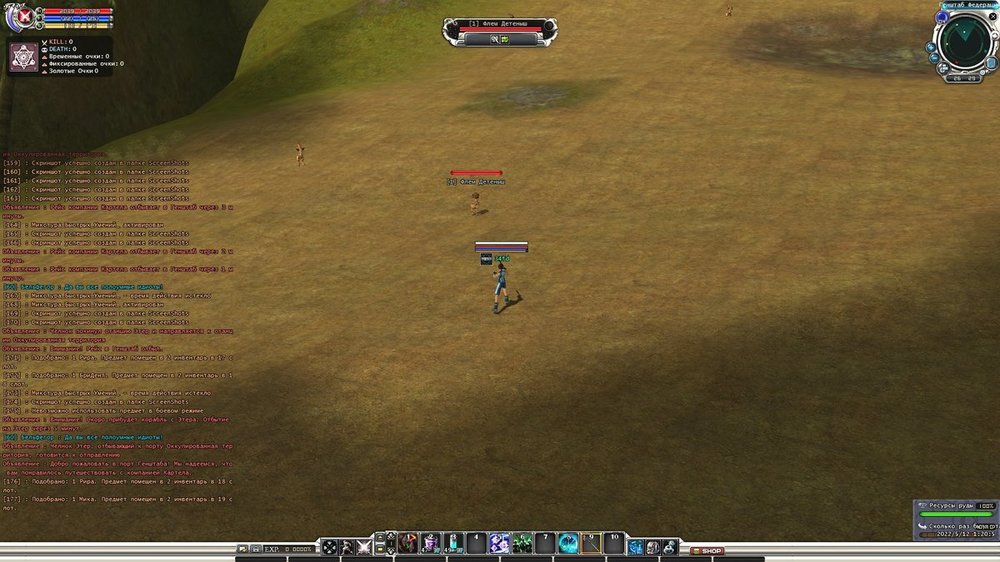1000x562 pixels.
Task: Open the SHOP button
Action: [708, 550]
